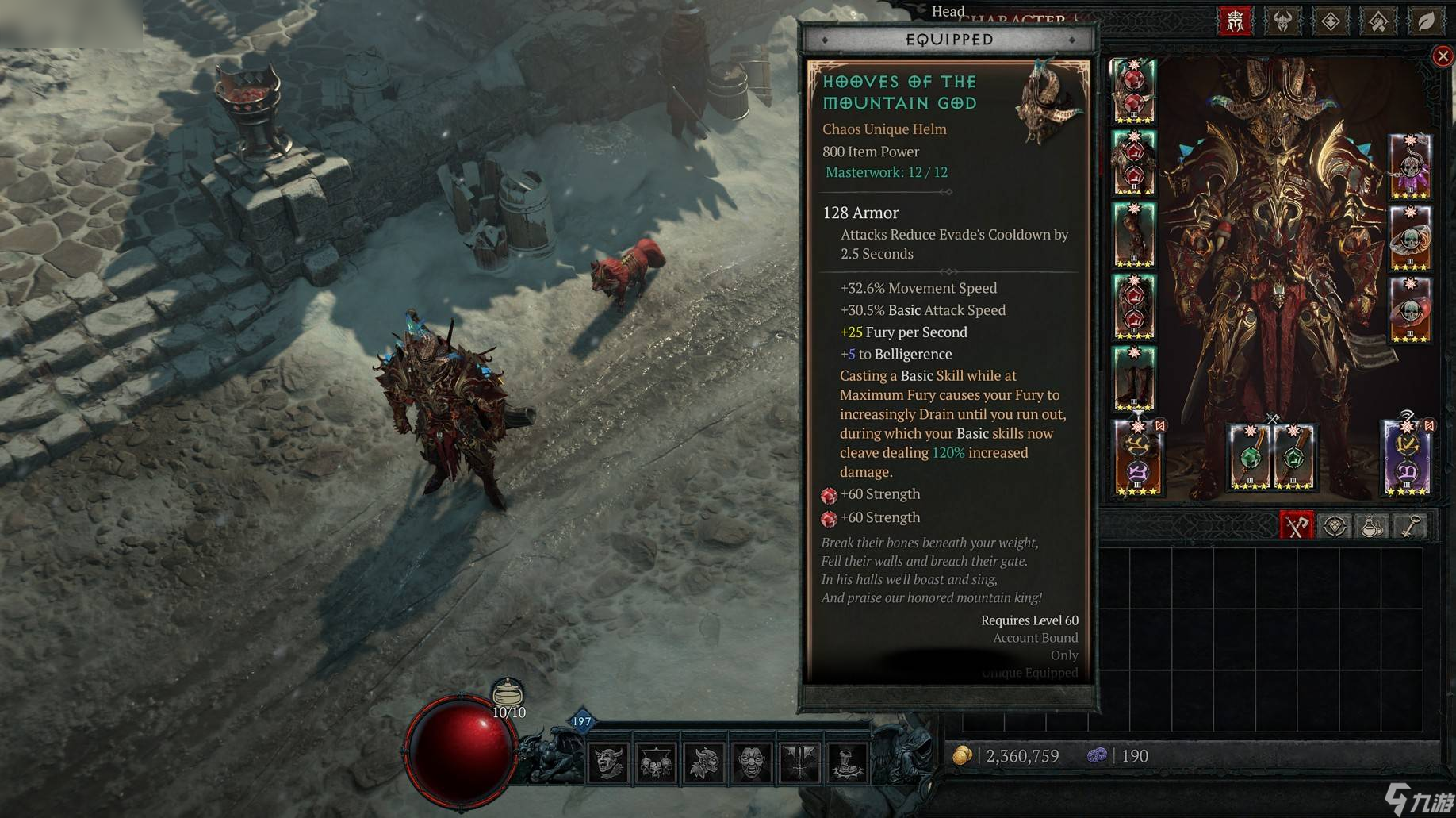Activate the stomping boot skill
This screenshot has width=1456, height=818.
(847, 762)
